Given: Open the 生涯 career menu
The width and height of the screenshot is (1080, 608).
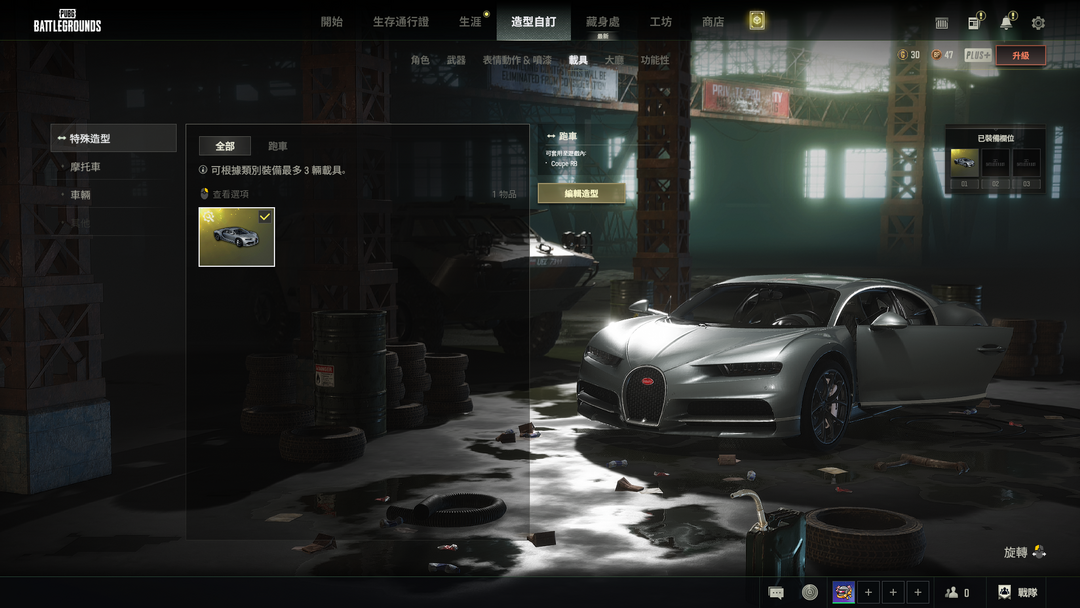Looking at the screenshot, I should [470, 22].
